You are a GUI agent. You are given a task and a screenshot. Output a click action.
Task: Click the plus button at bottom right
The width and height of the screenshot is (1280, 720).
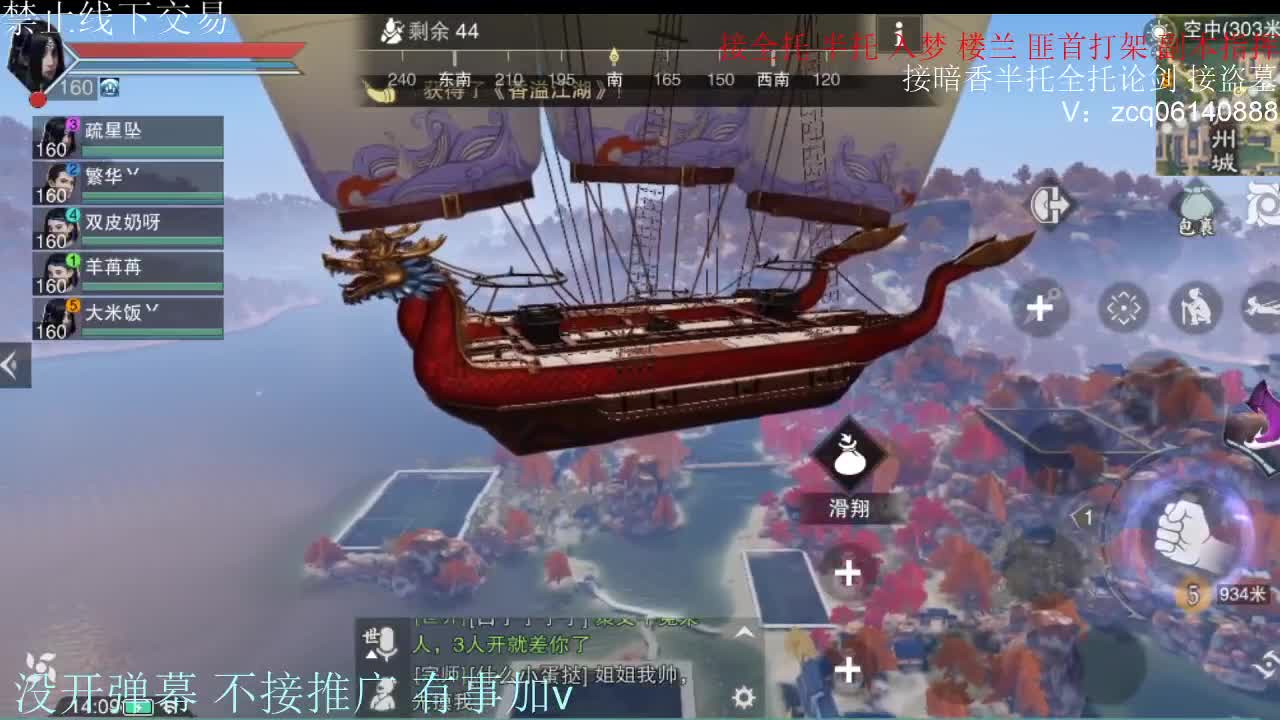tap(847, 668)
